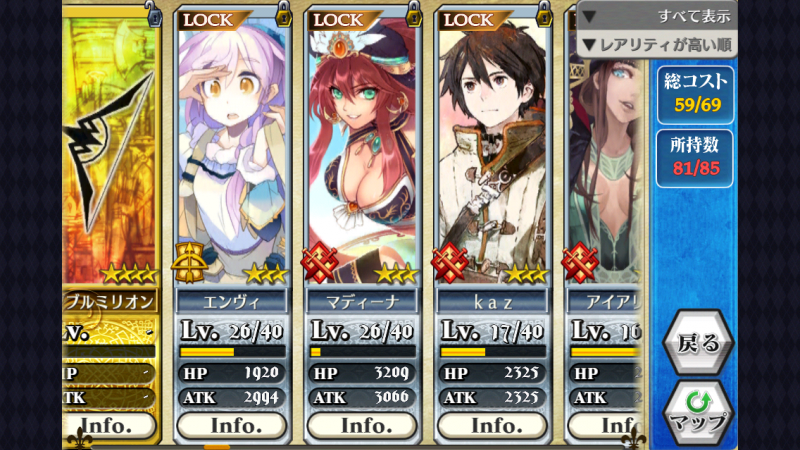
Task: Open the すべて表示 filter dropdown
Action: (656, 16)
